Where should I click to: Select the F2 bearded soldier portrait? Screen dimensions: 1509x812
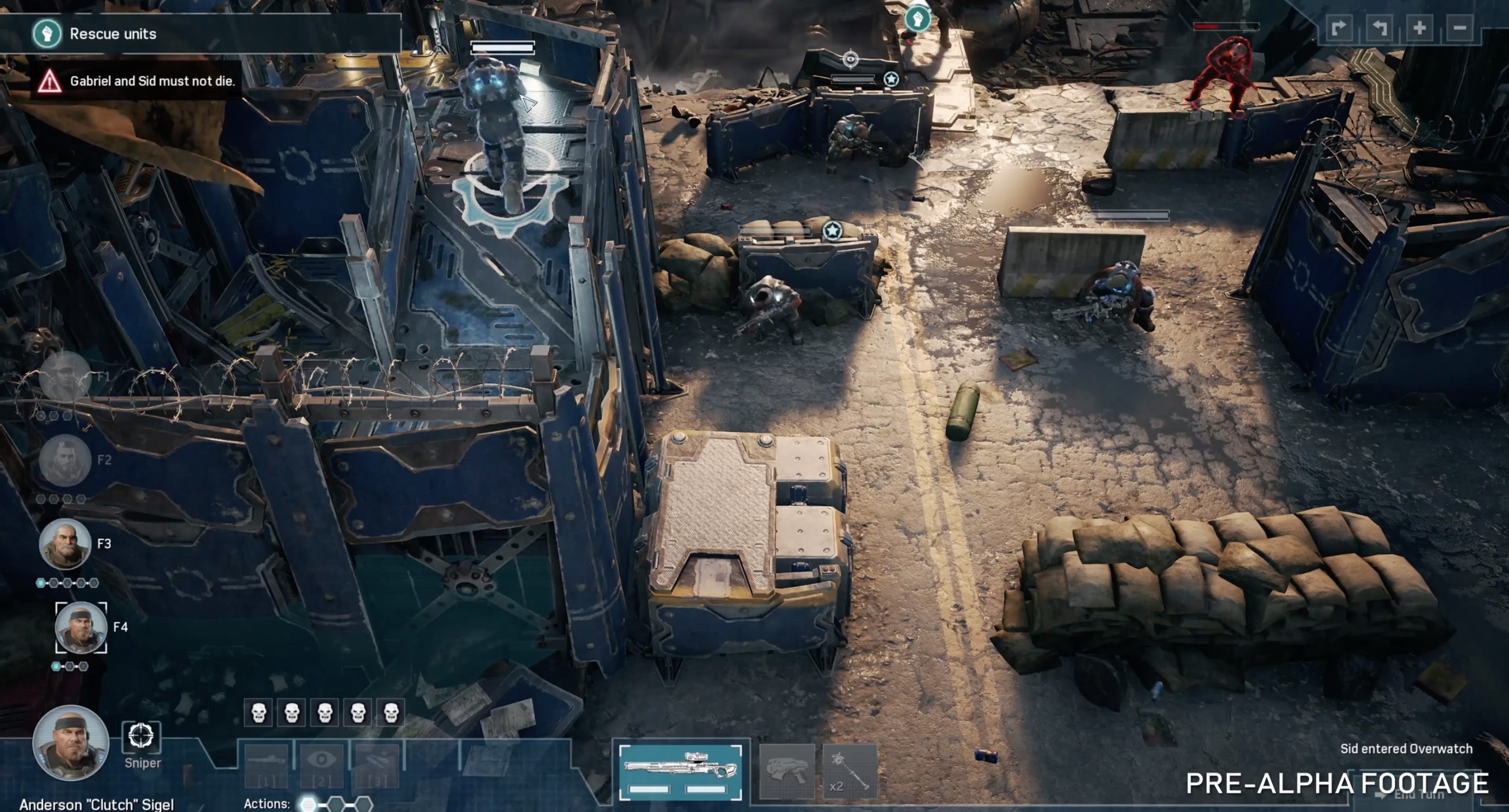click(65, 460)
